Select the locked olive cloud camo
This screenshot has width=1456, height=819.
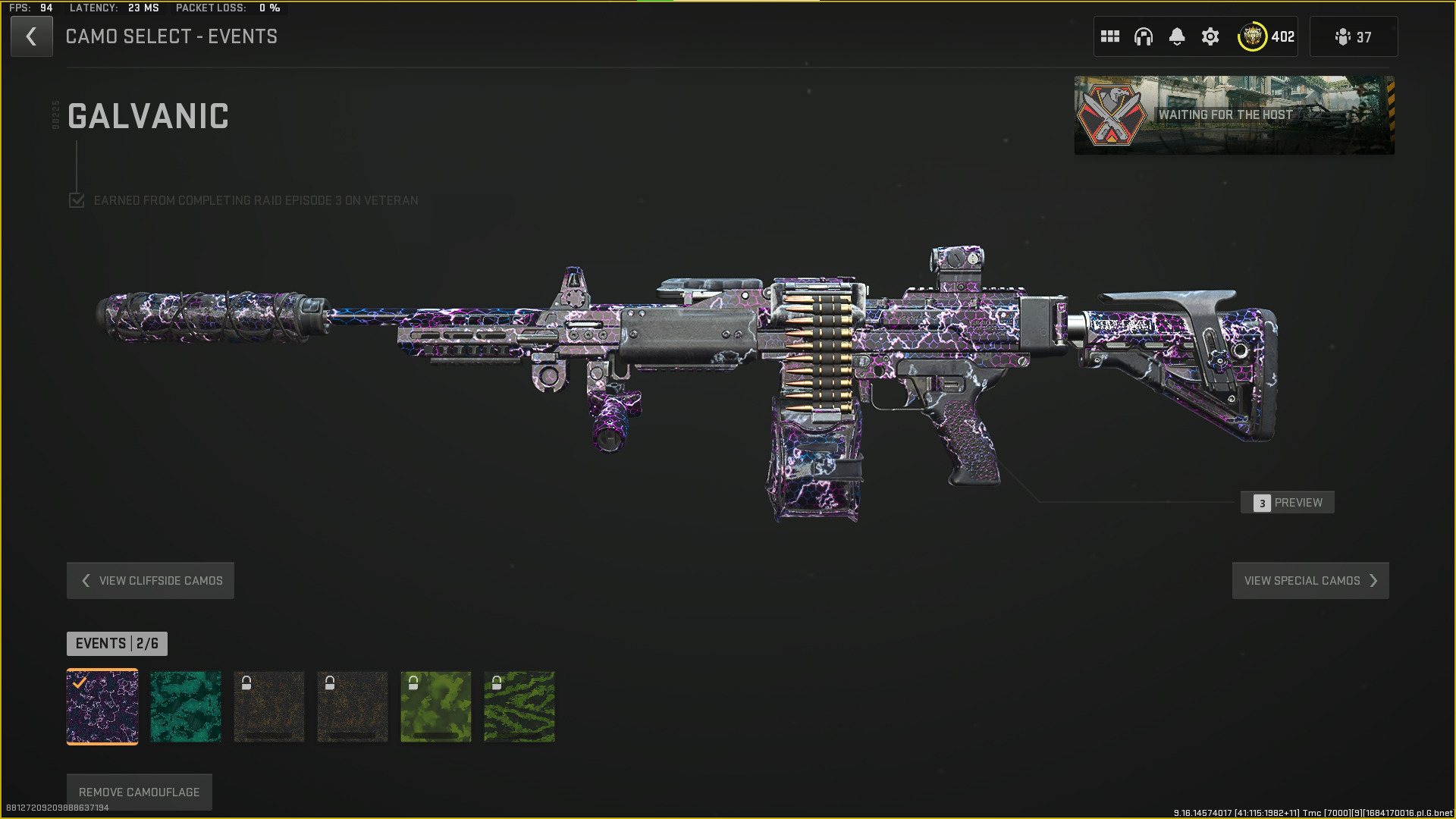pyautogui.click(x=436, y=707)
